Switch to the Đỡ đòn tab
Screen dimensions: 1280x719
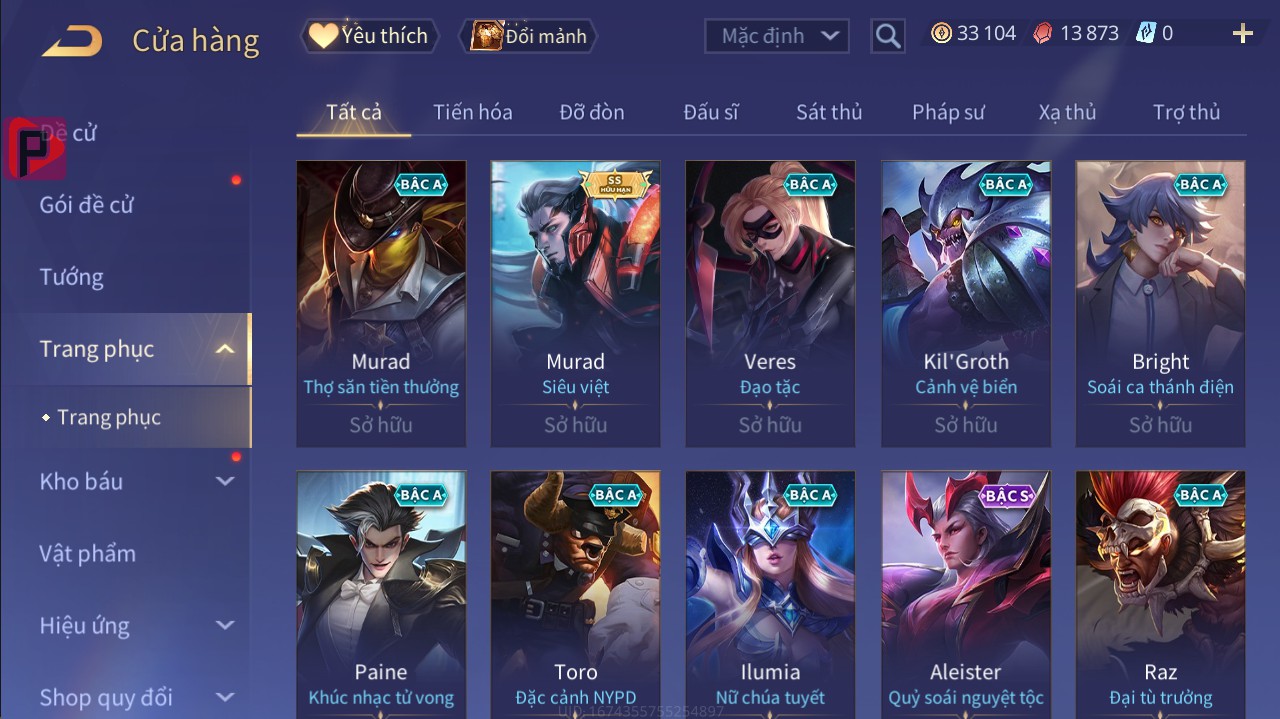pos(592,112)
